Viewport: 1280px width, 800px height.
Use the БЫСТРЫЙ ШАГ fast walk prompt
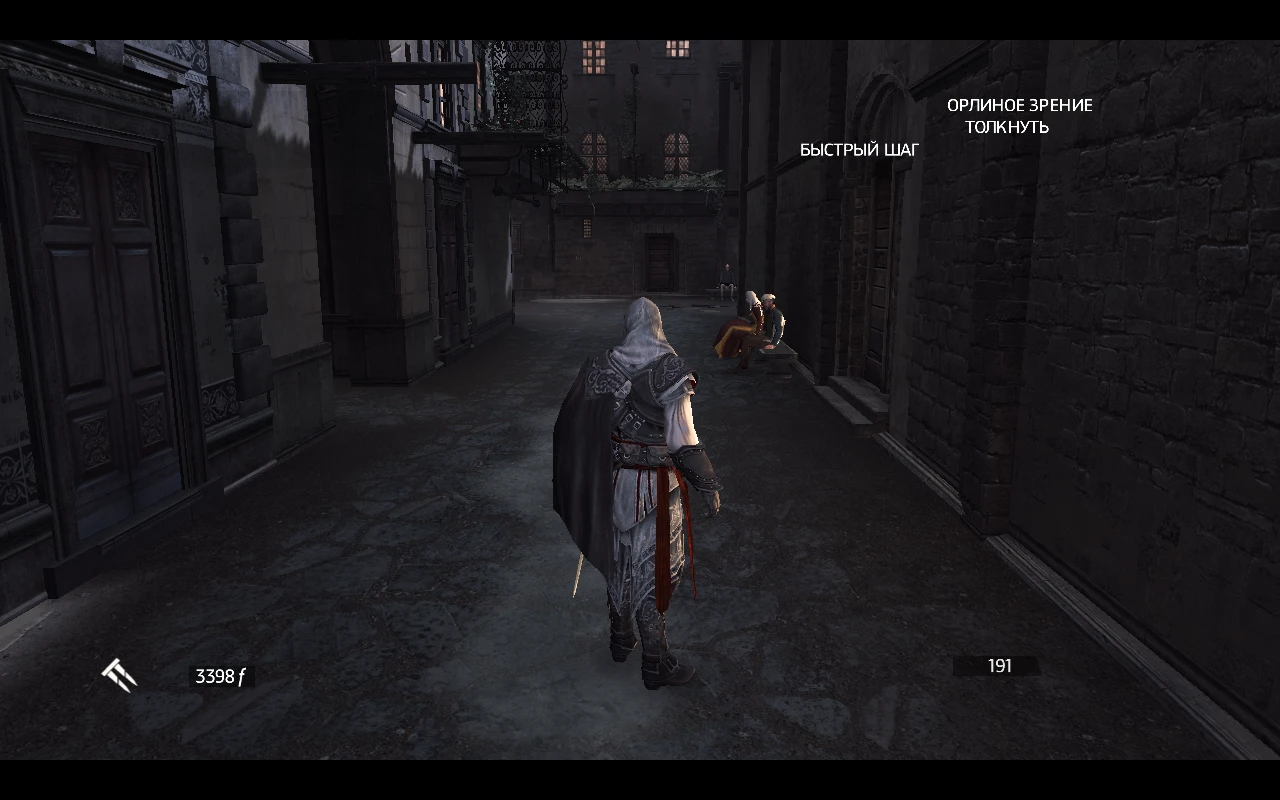point(859,149)
